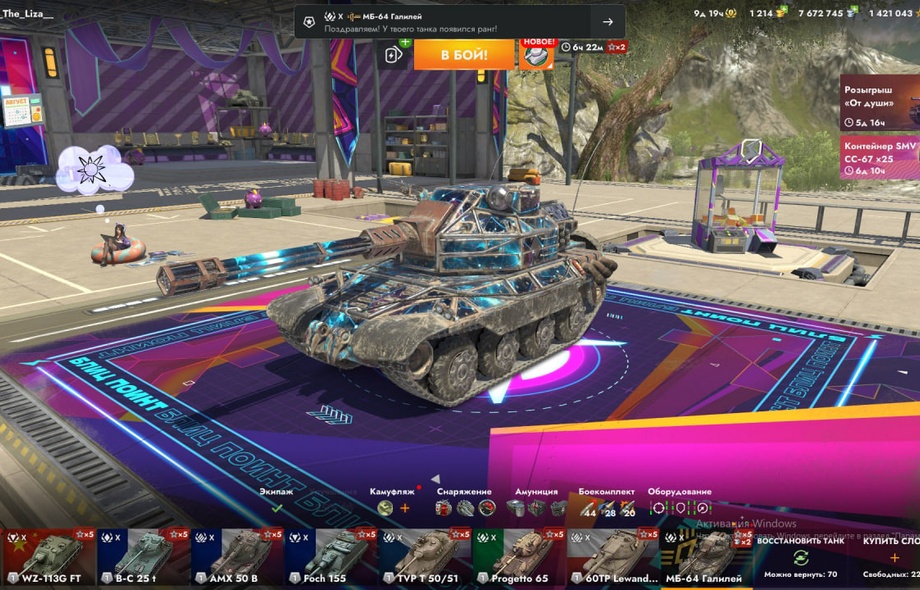Choose the B-C 25 t tank

coord(143,557)
